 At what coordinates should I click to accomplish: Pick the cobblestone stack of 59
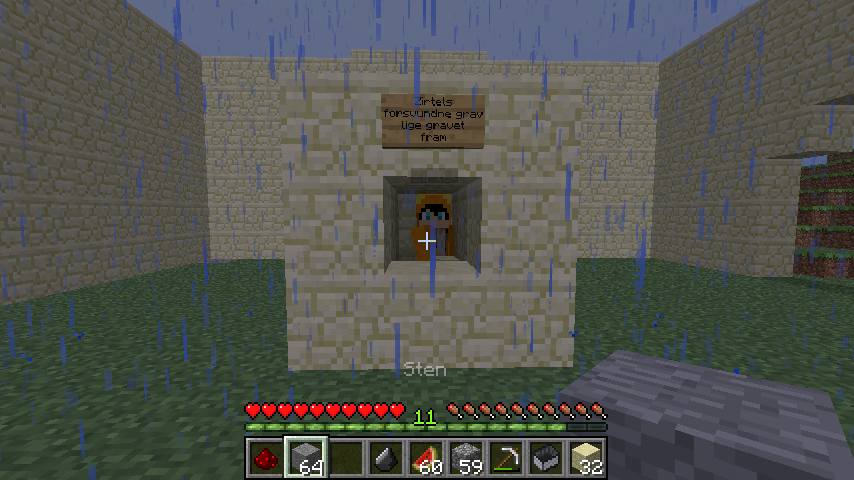[x=463, y=458]
